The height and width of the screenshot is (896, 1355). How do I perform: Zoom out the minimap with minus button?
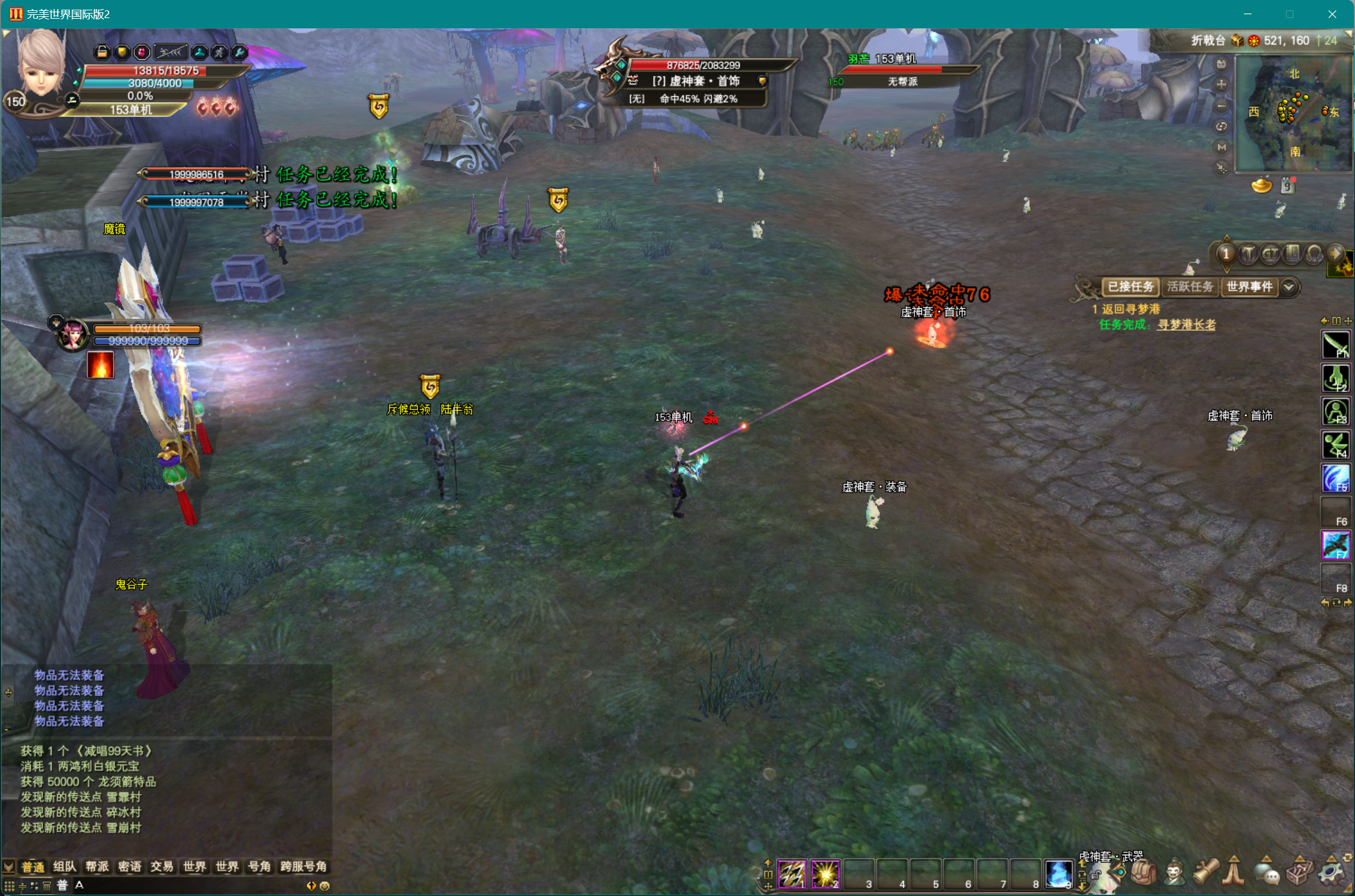1221,106
